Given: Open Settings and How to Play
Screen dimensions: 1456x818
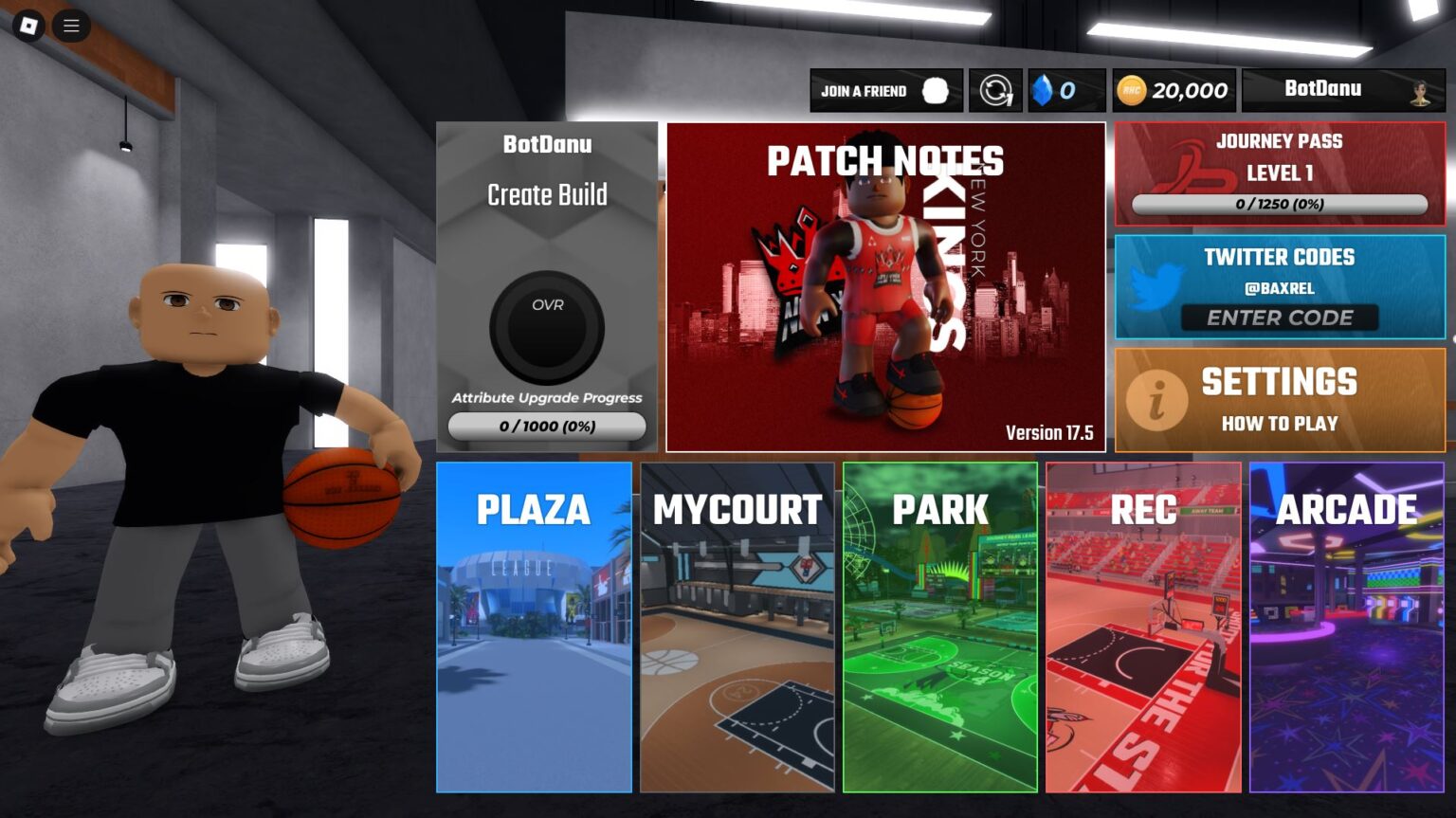Looking at the screenshot, I should tap(1280, 400).
